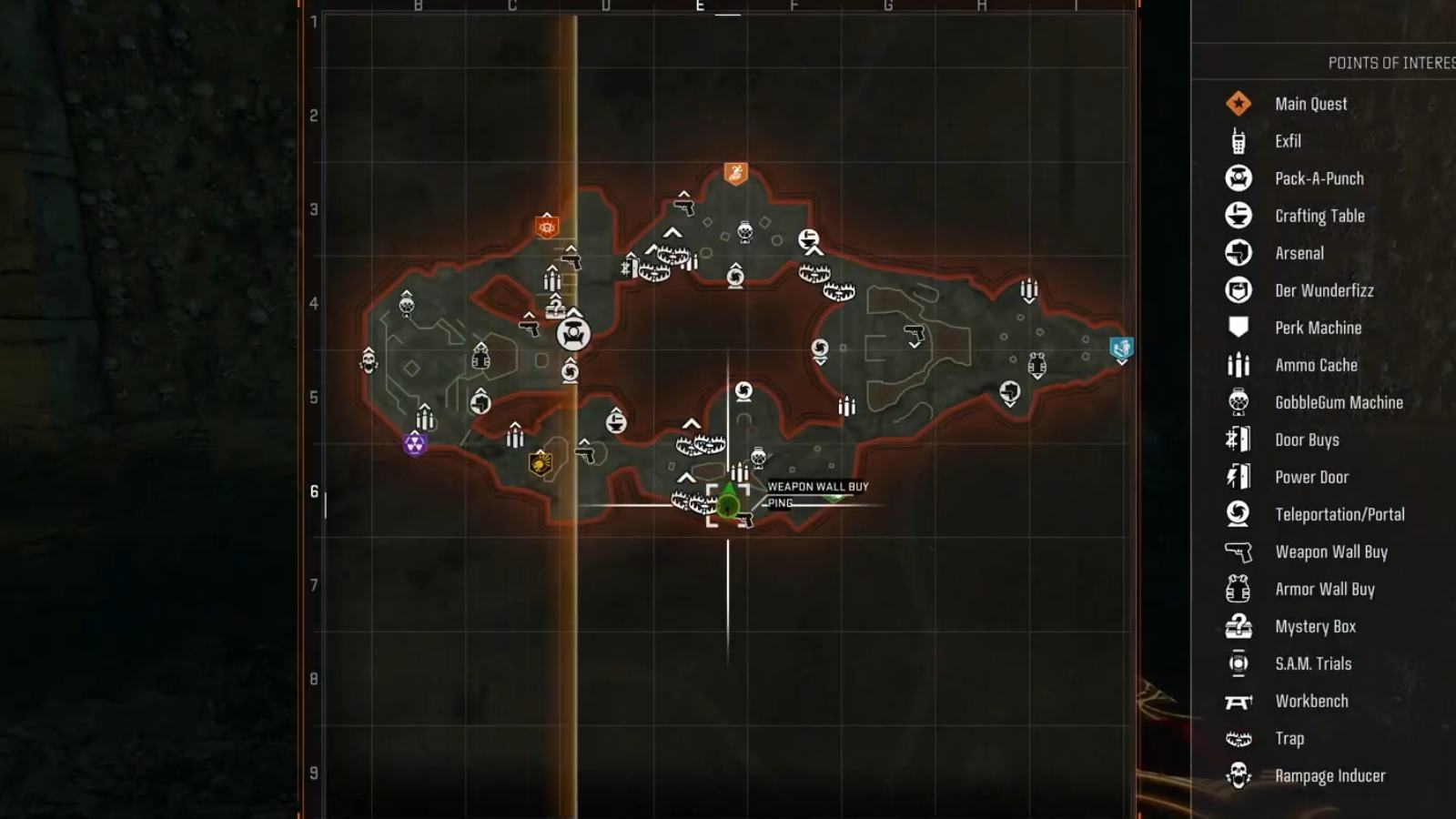Select the Rampage Inducer legend entry
The width and height of the screenshot is (1456, 819).
point(1330,775)
